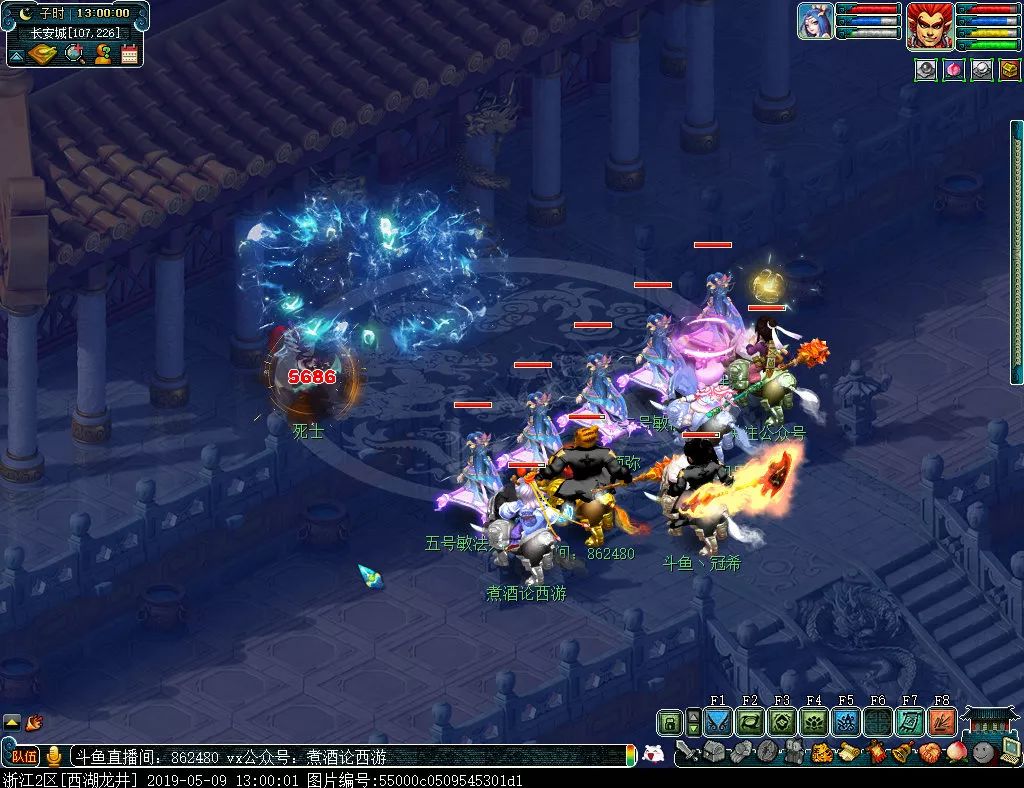Switch the 队伍 chat channel button
Image resolution: width=1024 pixels, height=788 pixels.
21,757
